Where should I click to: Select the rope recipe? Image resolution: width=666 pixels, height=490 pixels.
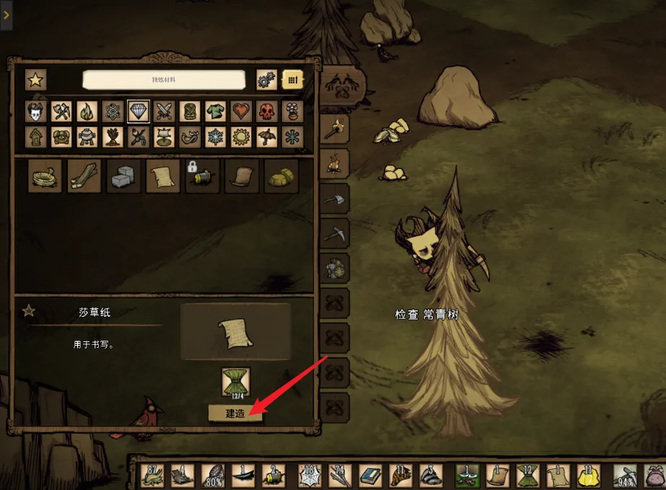(x=45, y=176)
